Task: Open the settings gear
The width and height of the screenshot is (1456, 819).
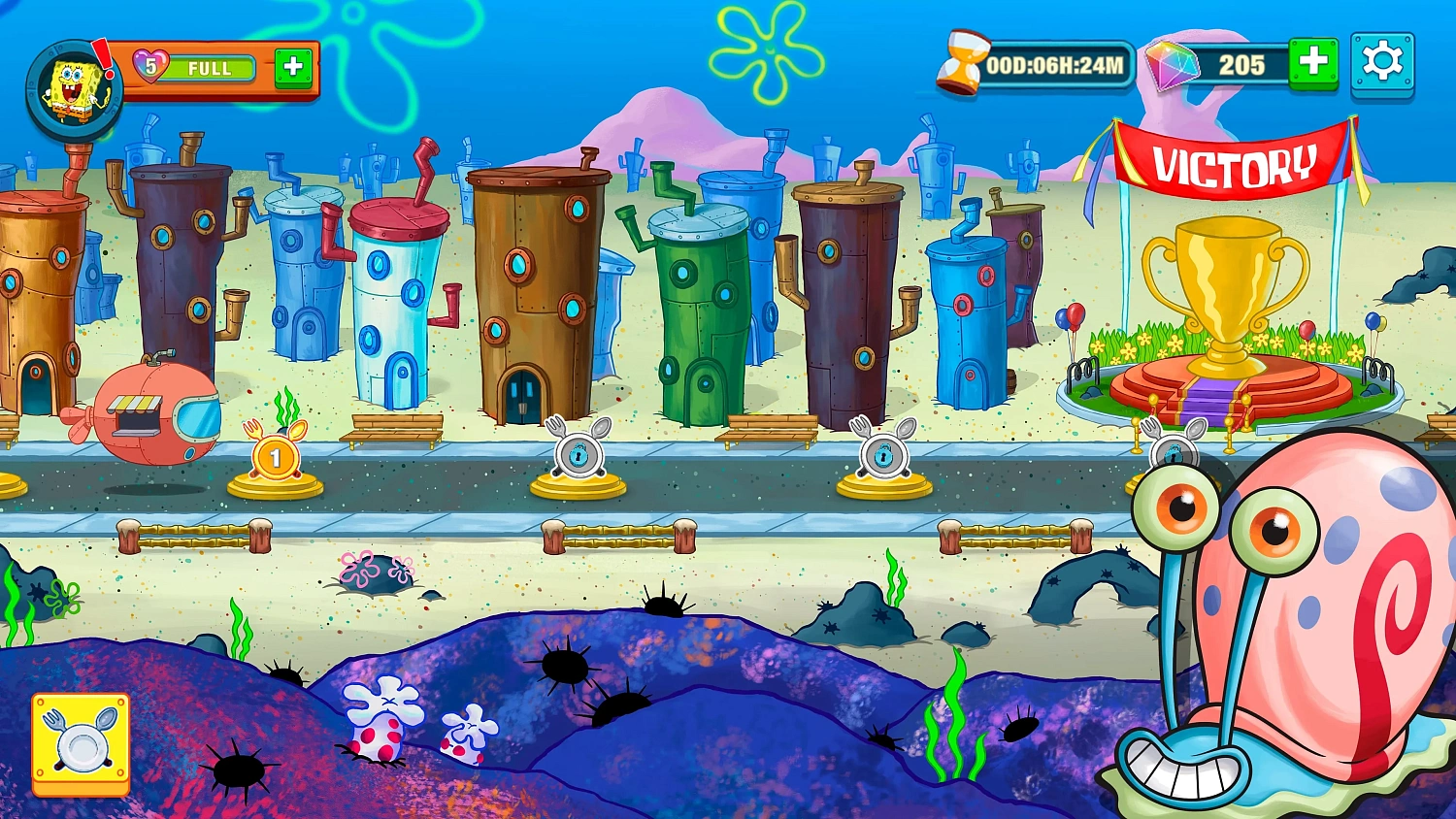Action: click(1385, 63)
